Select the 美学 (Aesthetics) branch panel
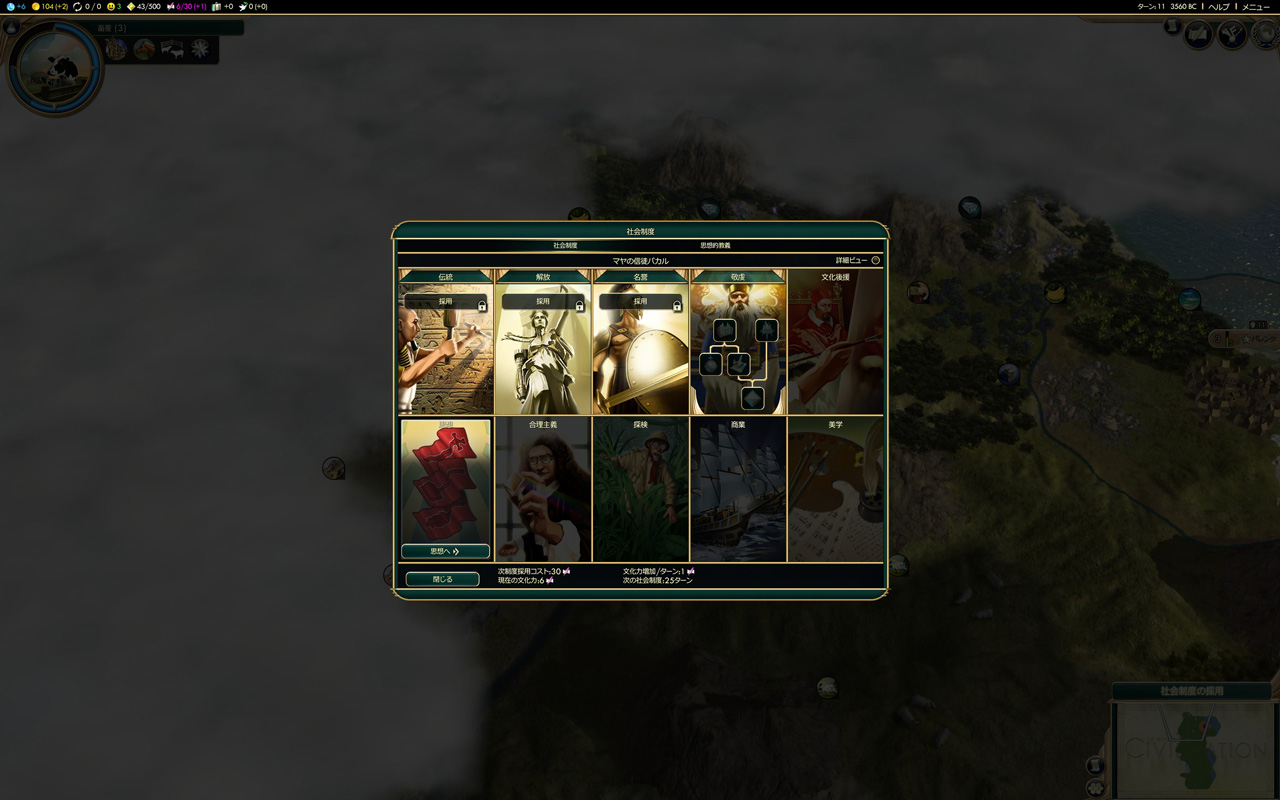 coord(835,490)
